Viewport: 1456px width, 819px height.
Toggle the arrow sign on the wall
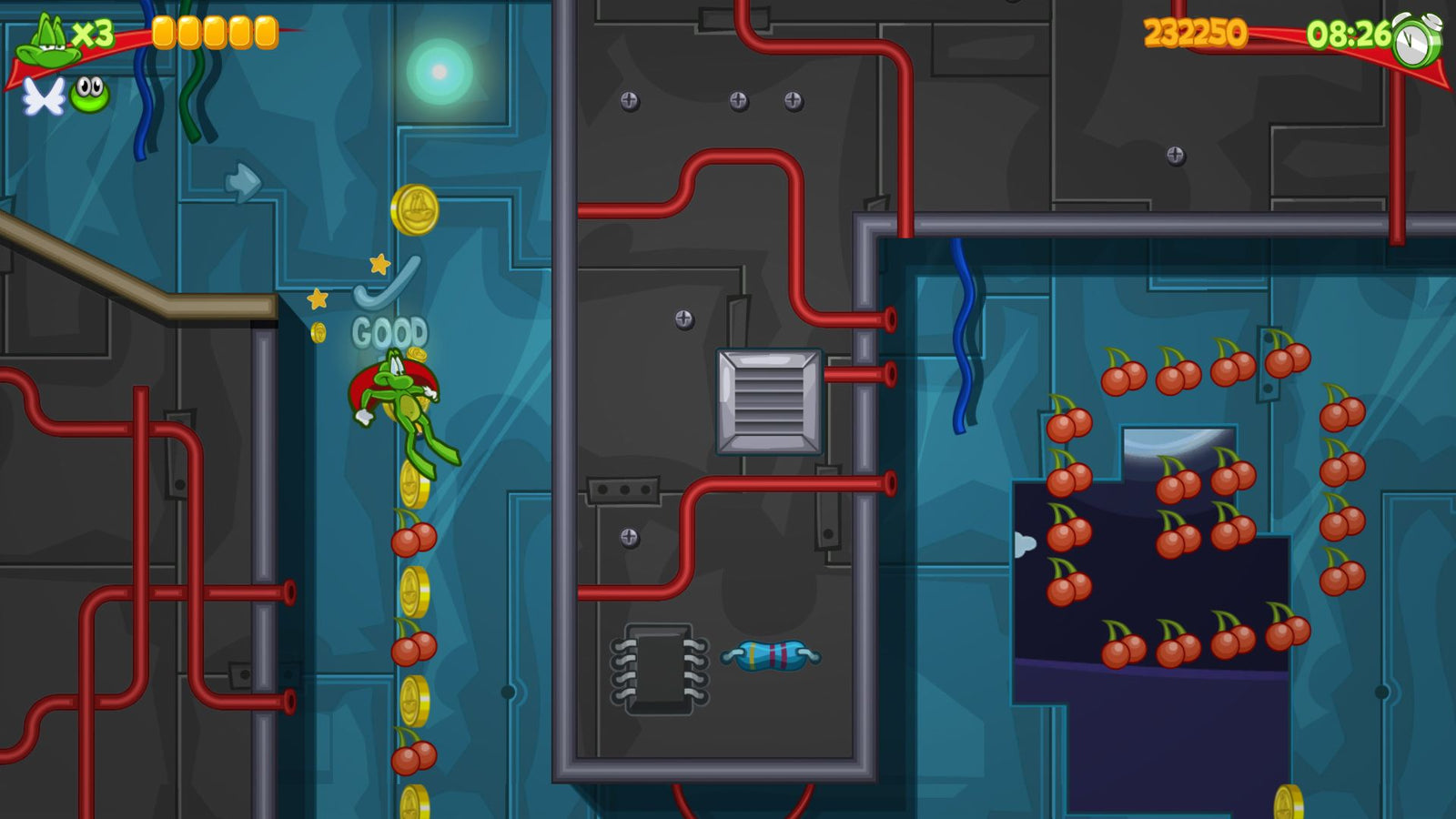click(x=242, y=182)
